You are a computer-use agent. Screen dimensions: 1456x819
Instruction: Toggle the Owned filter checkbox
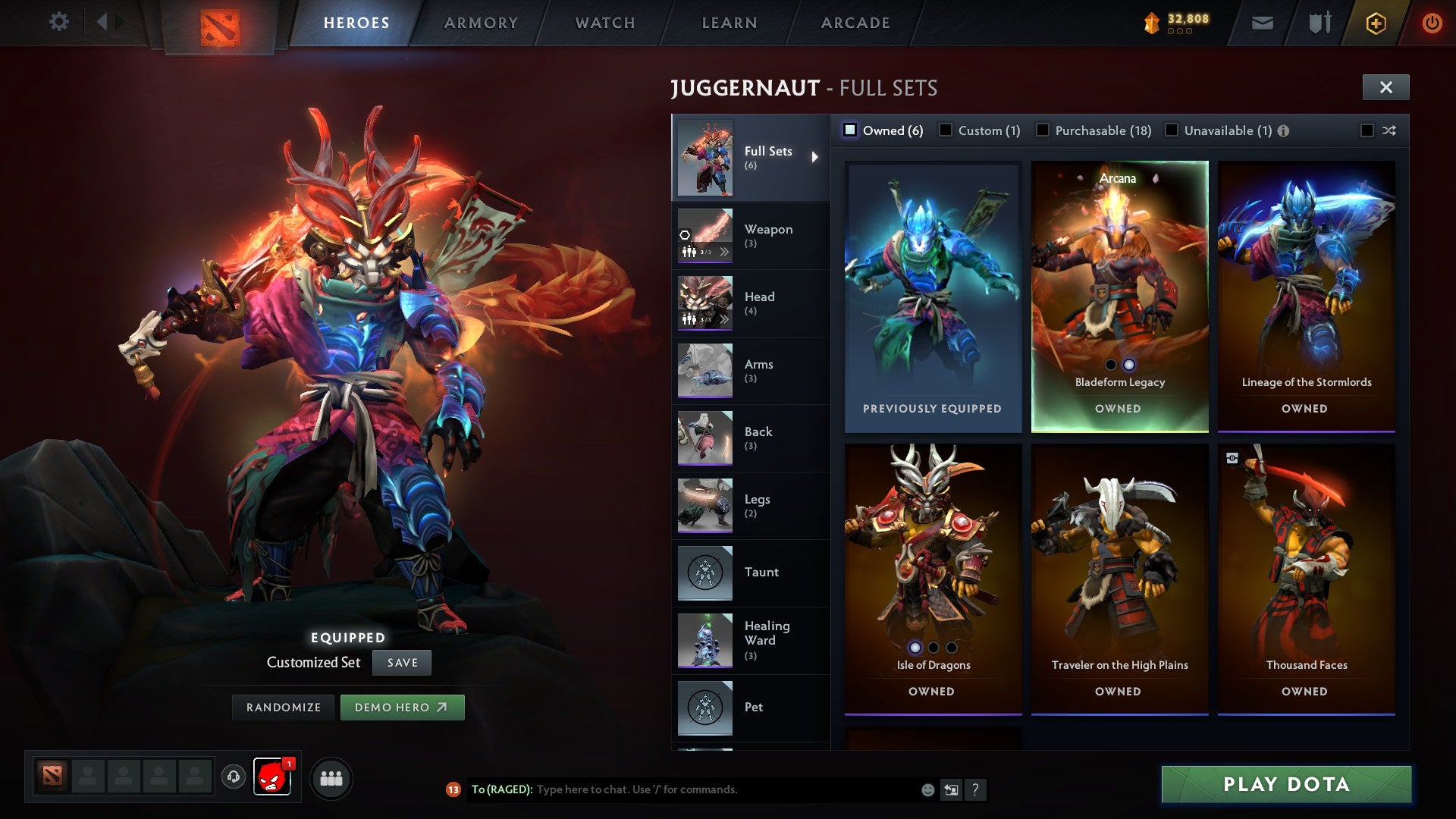tap(851, 130)
